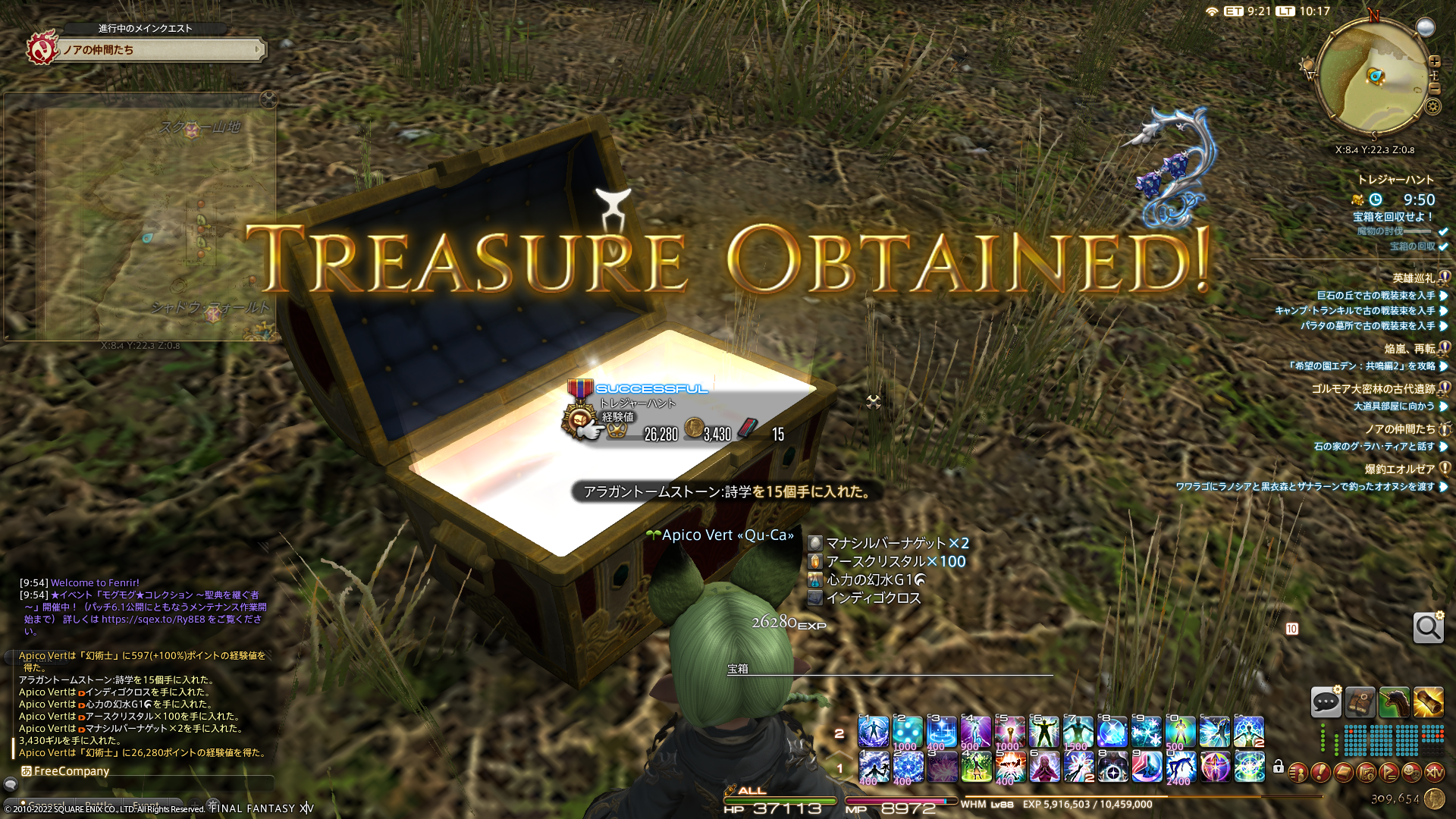Open the XIV system menu button
The height and width of the screenshot is (819, 1456).
point(1434,773)
